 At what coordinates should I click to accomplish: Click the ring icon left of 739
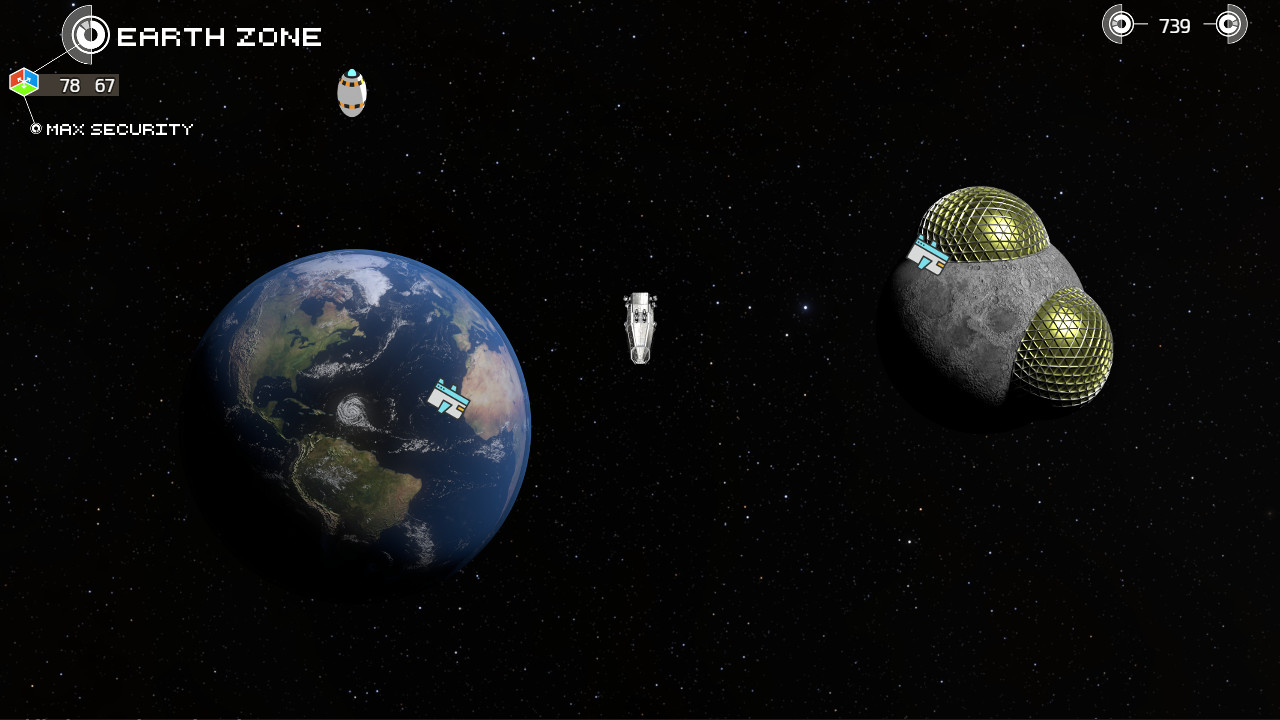click(x=1120, y=24)
